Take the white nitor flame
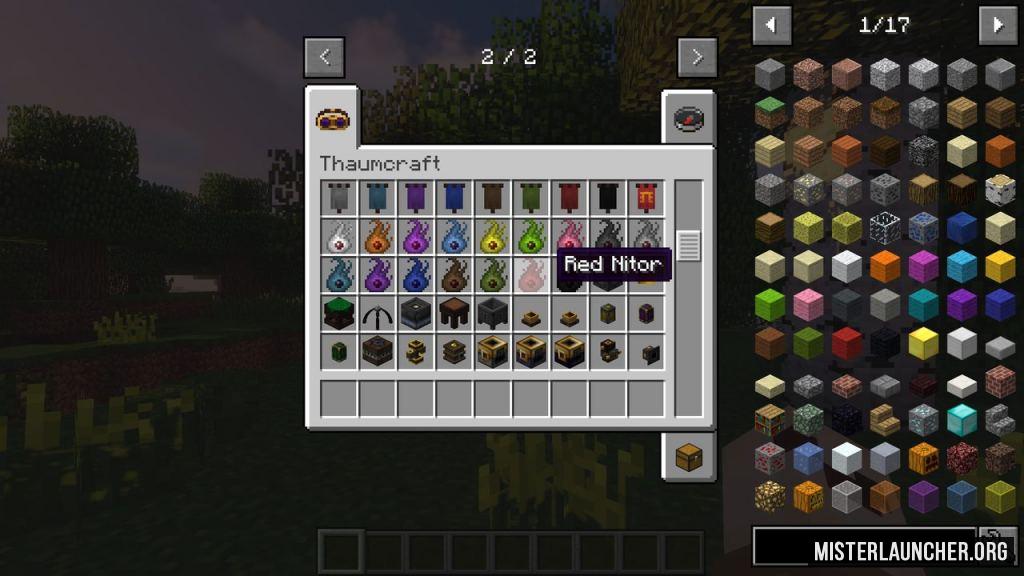 (339, 236)
